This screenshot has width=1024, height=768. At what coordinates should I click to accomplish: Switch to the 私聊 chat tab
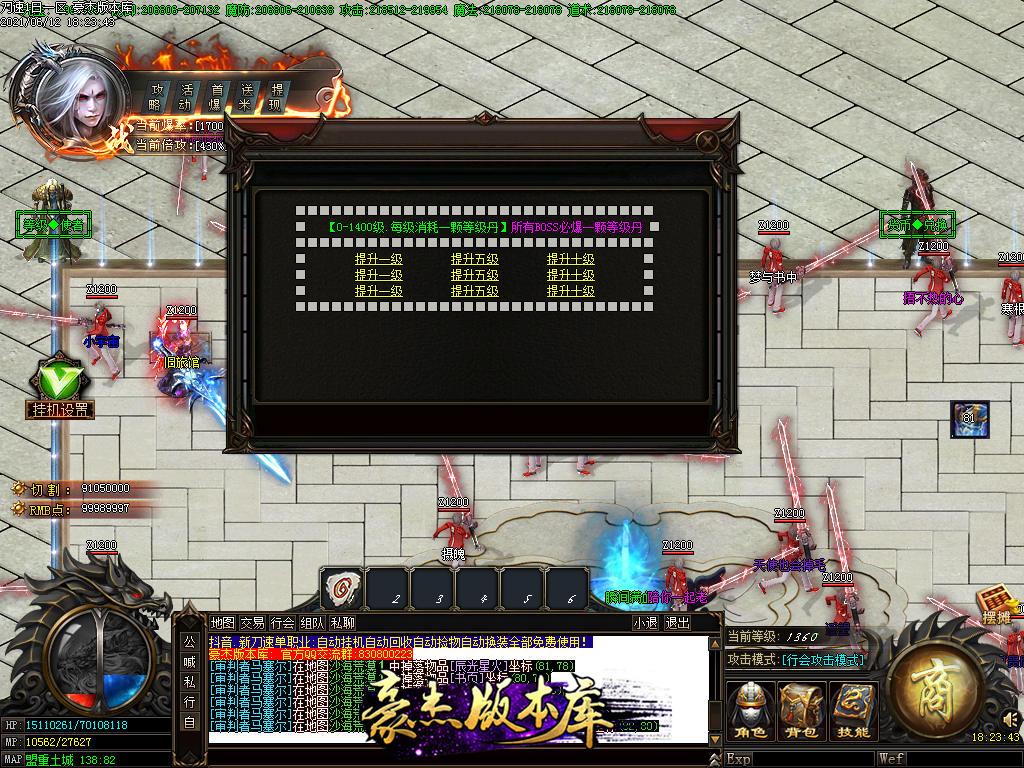coord(342,622)
